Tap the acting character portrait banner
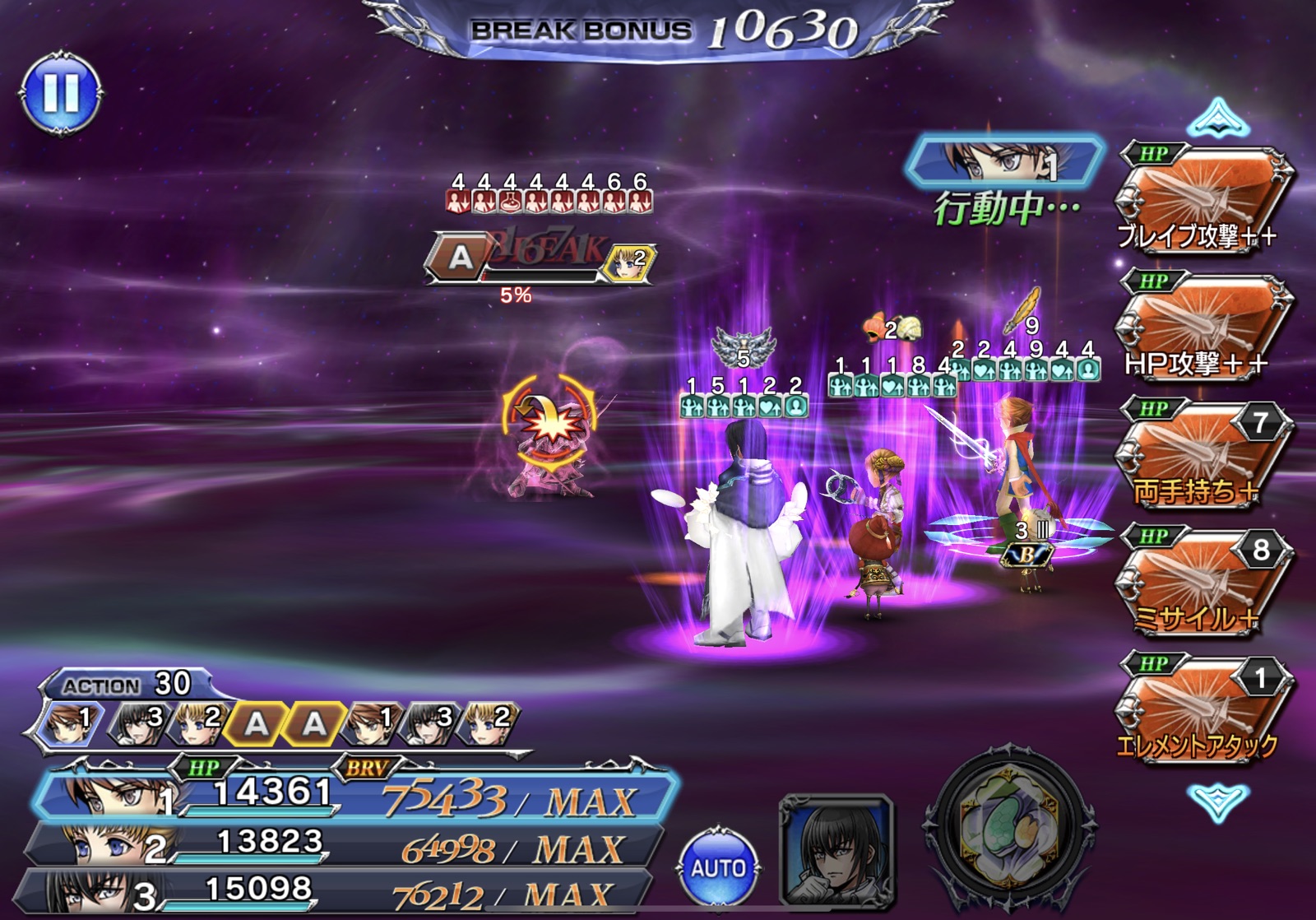This screenshot has width=1316, height=920. 1003,162
